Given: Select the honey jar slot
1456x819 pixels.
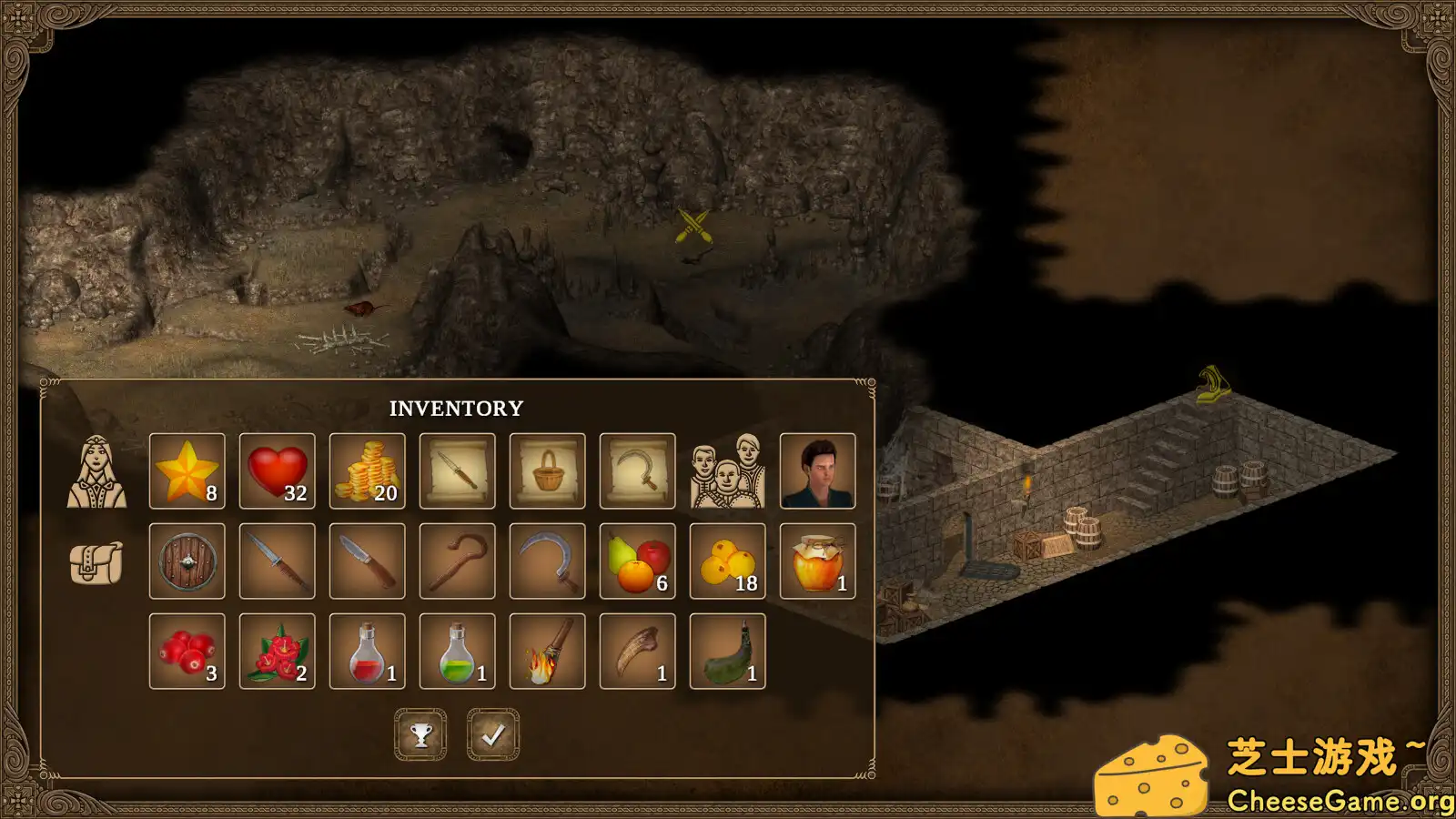Looking at the screenshot, I should (817, 561).
